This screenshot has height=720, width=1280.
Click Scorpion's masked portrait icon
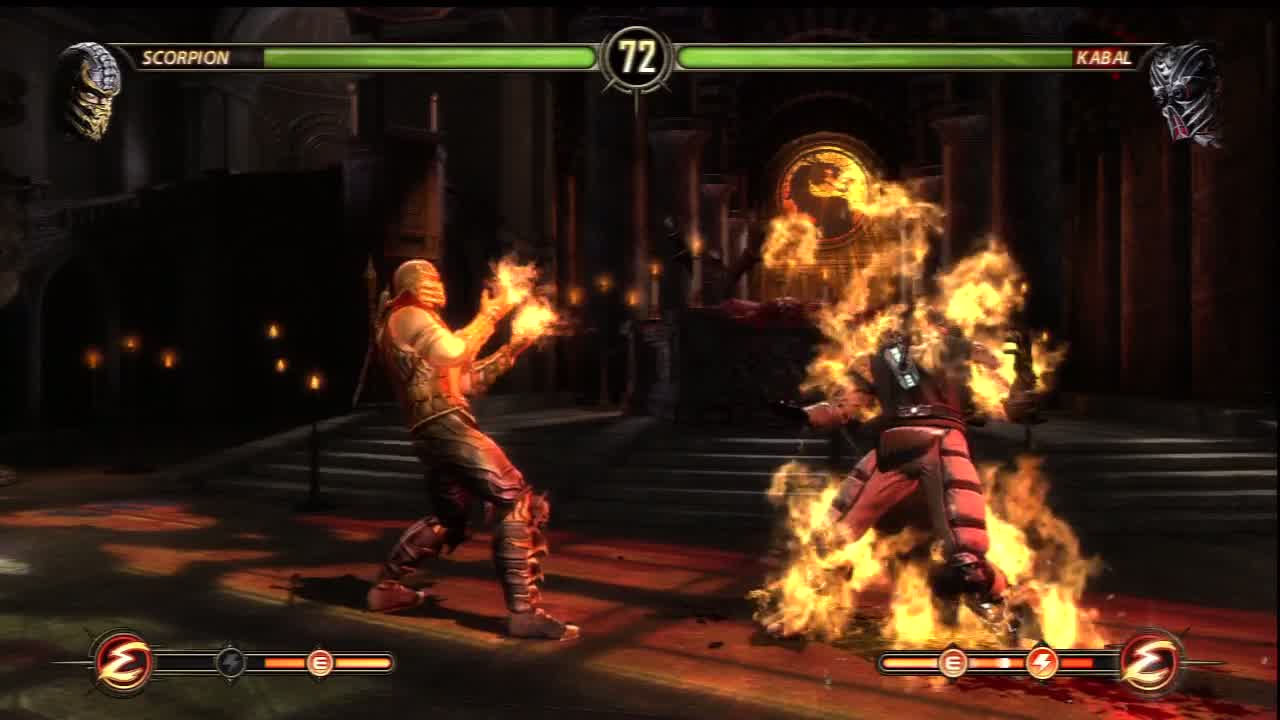(x=90, y=90)
